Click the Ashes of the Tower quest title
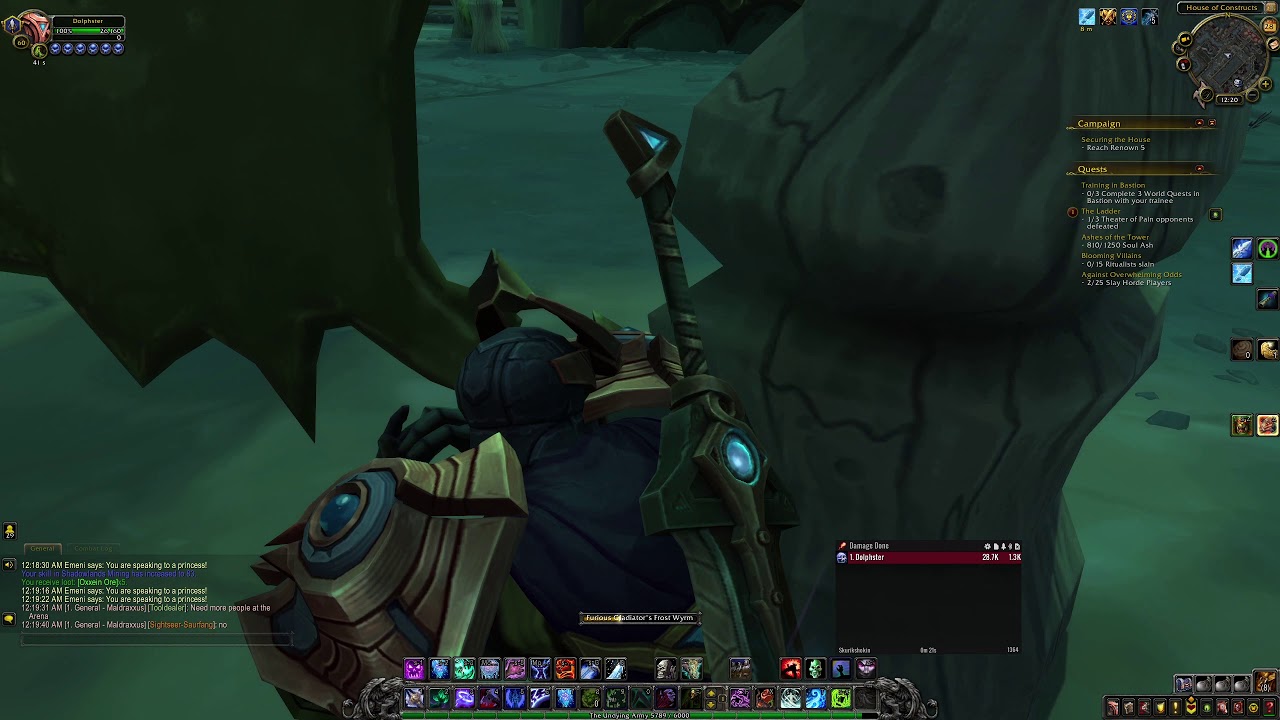The height and width of the screenshot is (720, 1280). point(1115,237)
